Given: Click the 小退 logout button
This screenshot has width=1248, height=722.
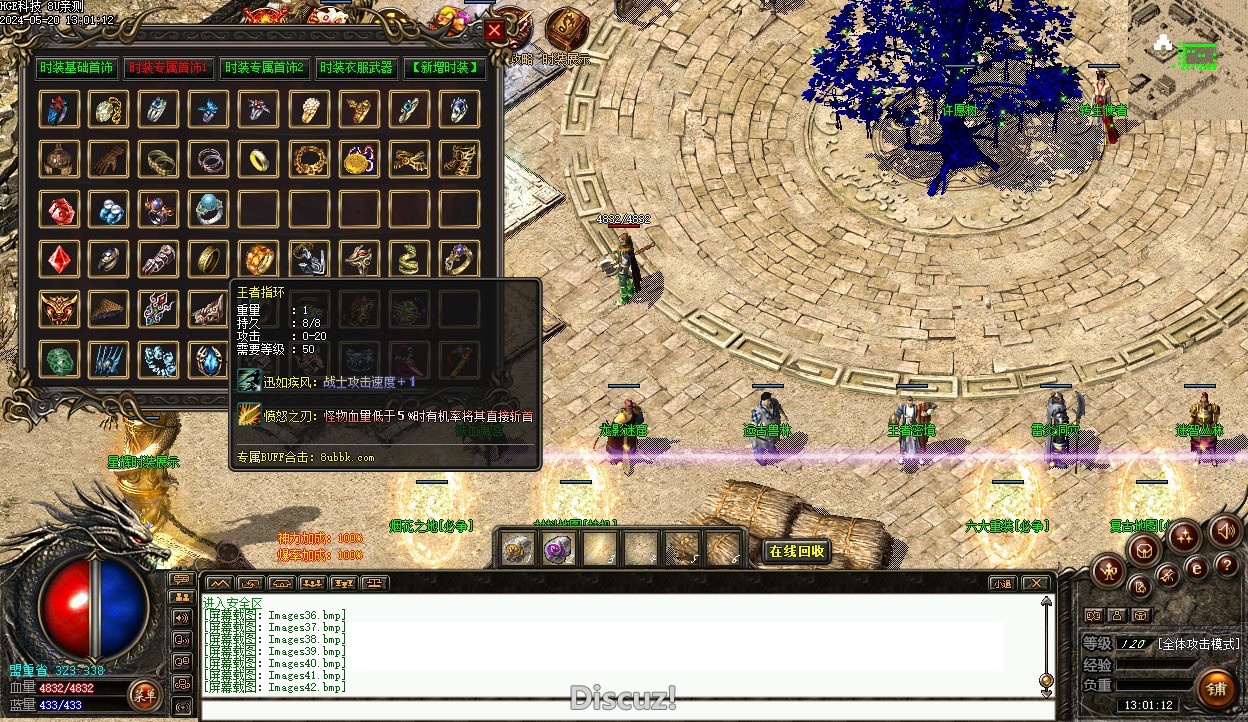Looking at the screenshot, I should pyautogui.click(x=1001, y=583).
